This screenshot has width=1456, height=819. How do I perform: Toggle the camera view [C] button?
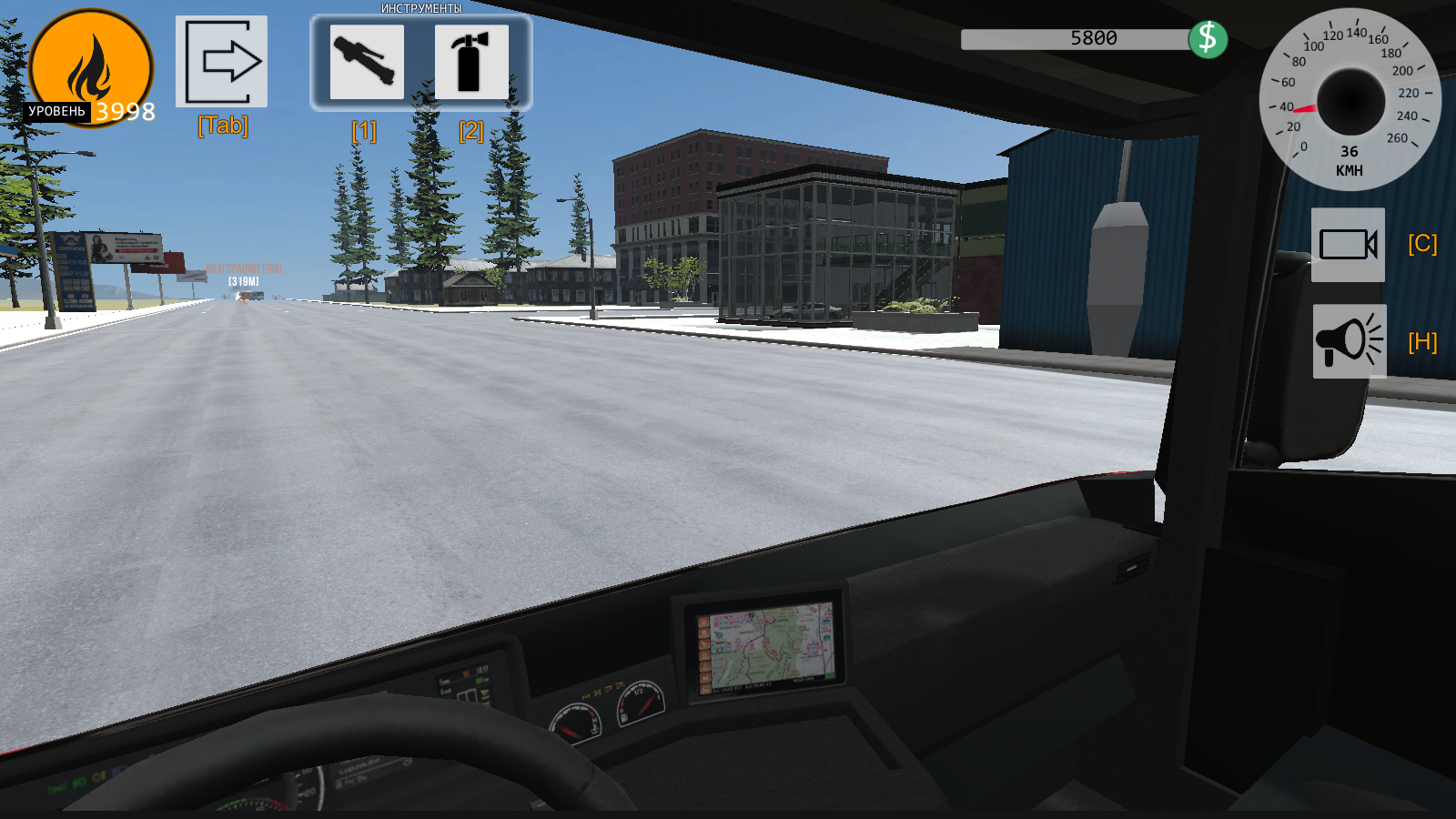pyautogui.click(x=1348, y=244)
